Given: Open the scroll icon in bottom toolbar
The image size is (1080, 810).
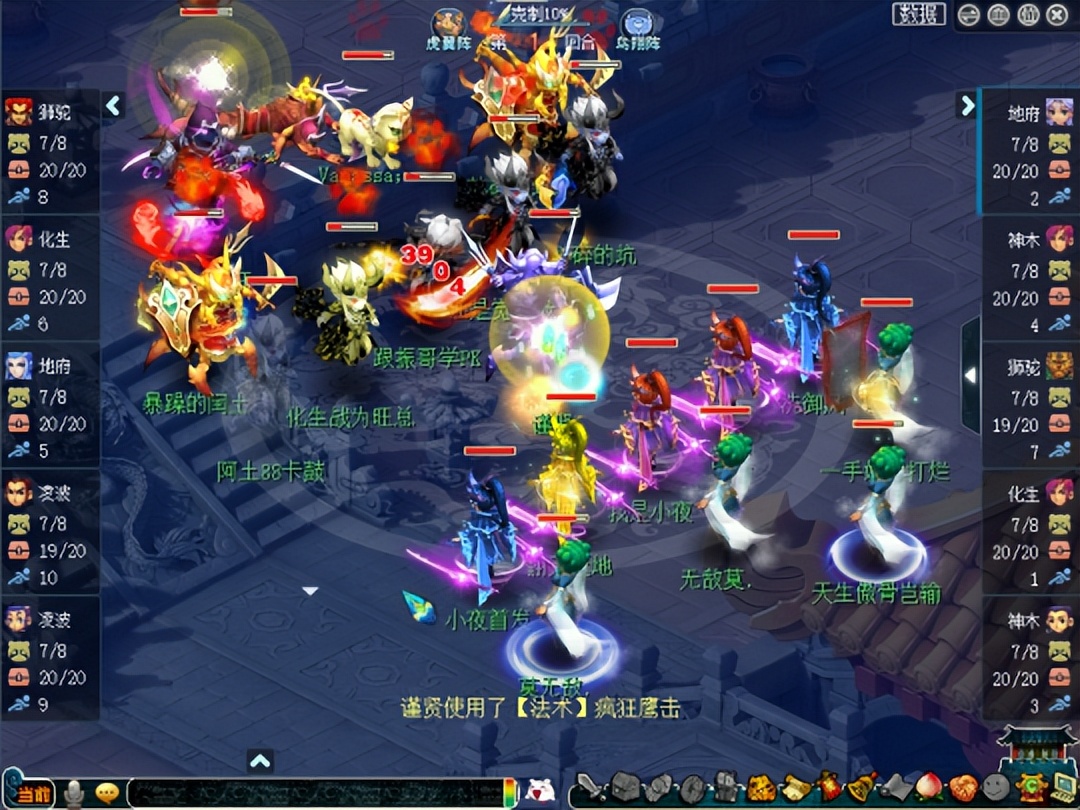Looking at the screenshot, I should (x=795, y=787).
